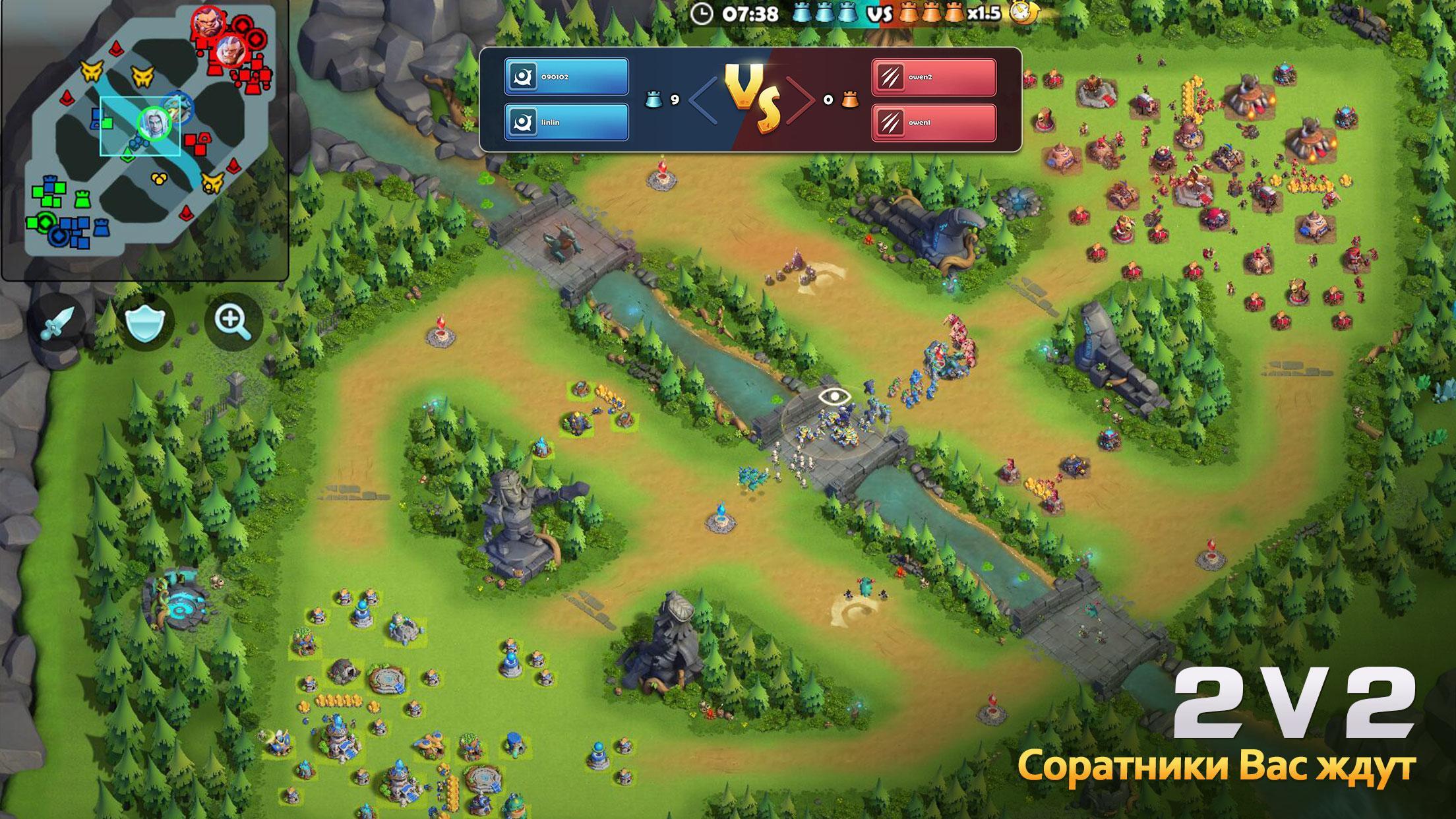Image resolution: width=1456 pixels, height=819 pixels.
Task: Open the battle timer clock icon
Action: 702,13
